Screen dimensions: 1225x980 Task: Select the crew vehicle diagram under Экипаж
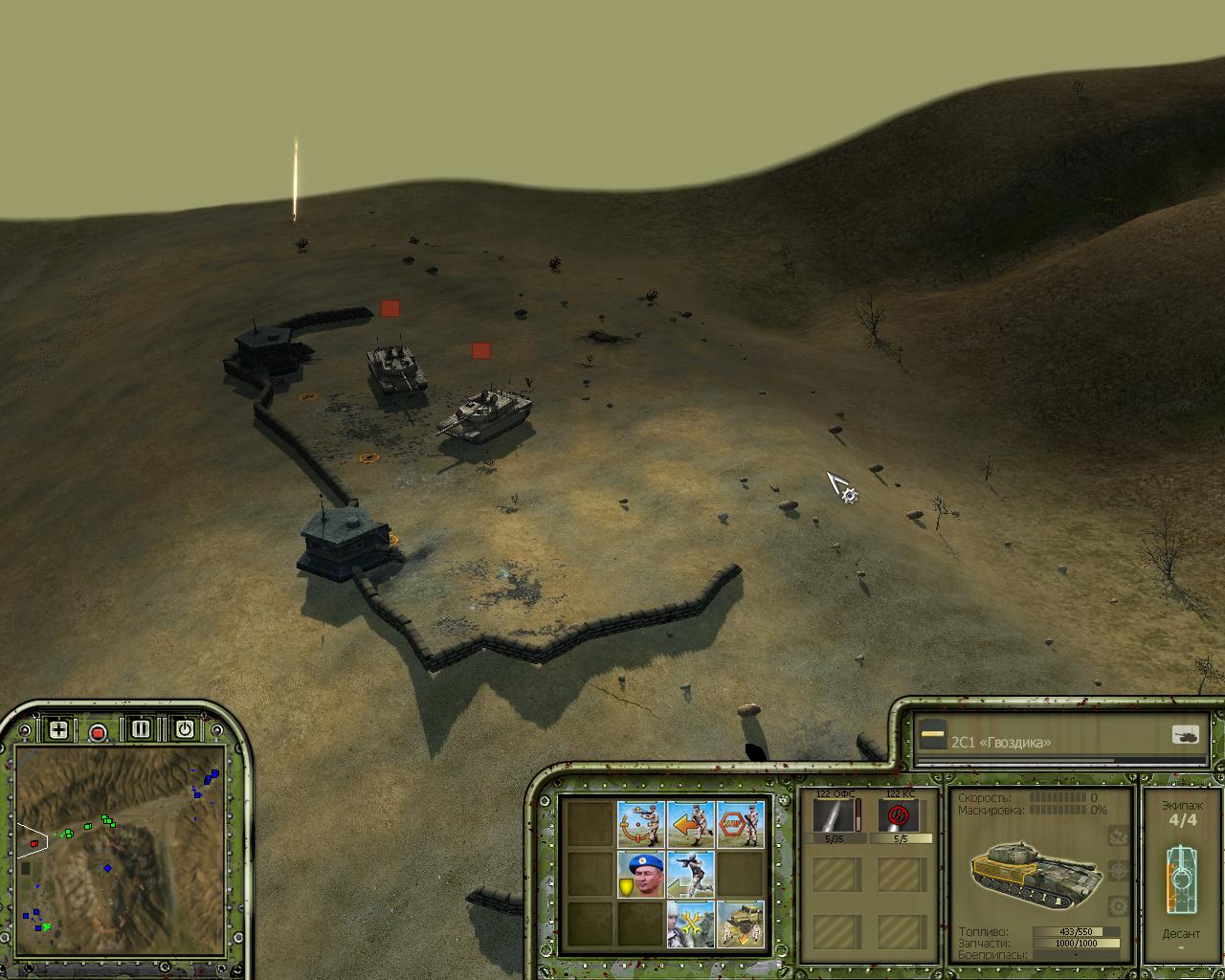[1181, 879]
